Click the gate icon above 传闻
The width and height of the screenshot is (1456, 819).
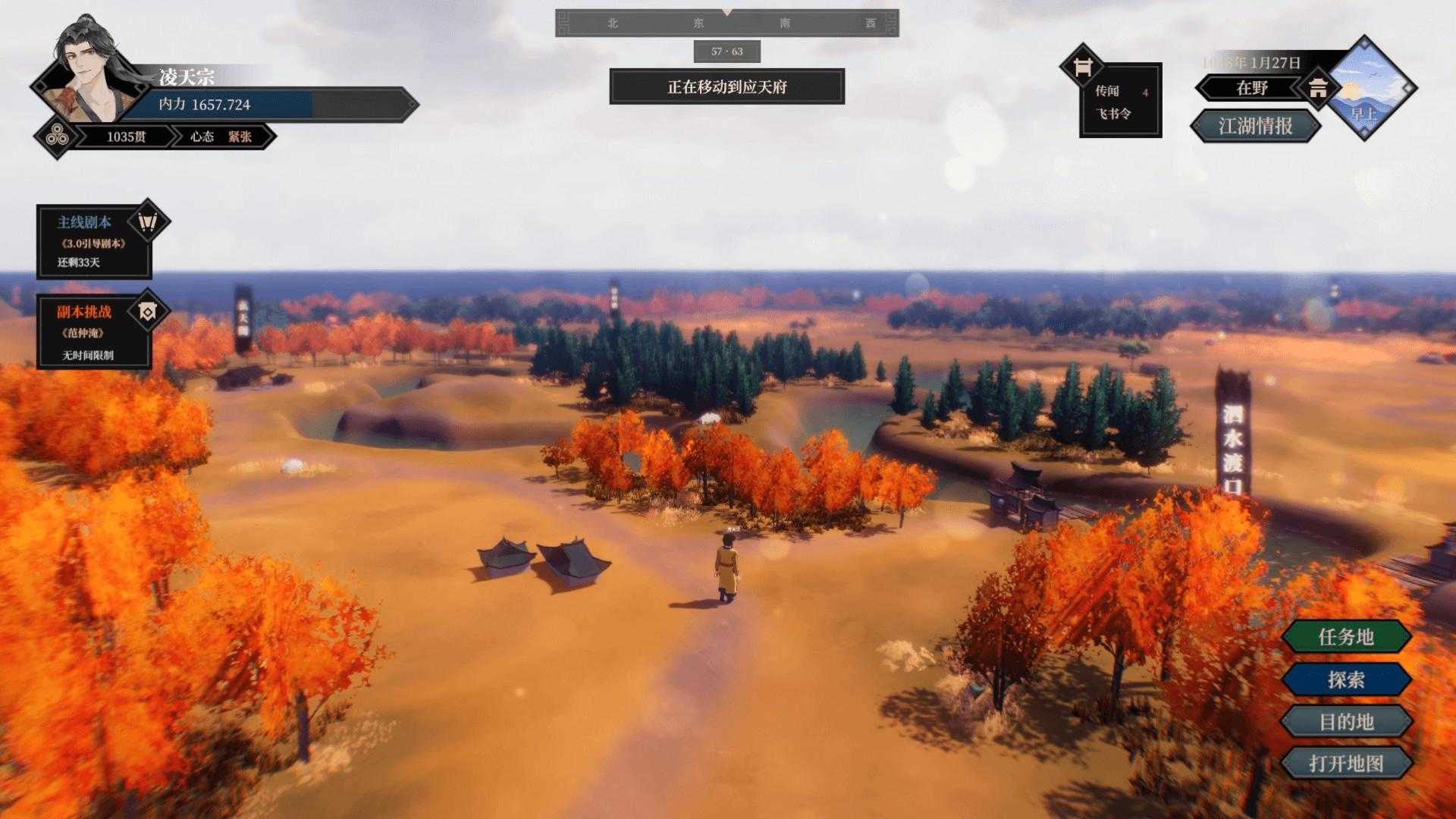(x=1082, y=67)
